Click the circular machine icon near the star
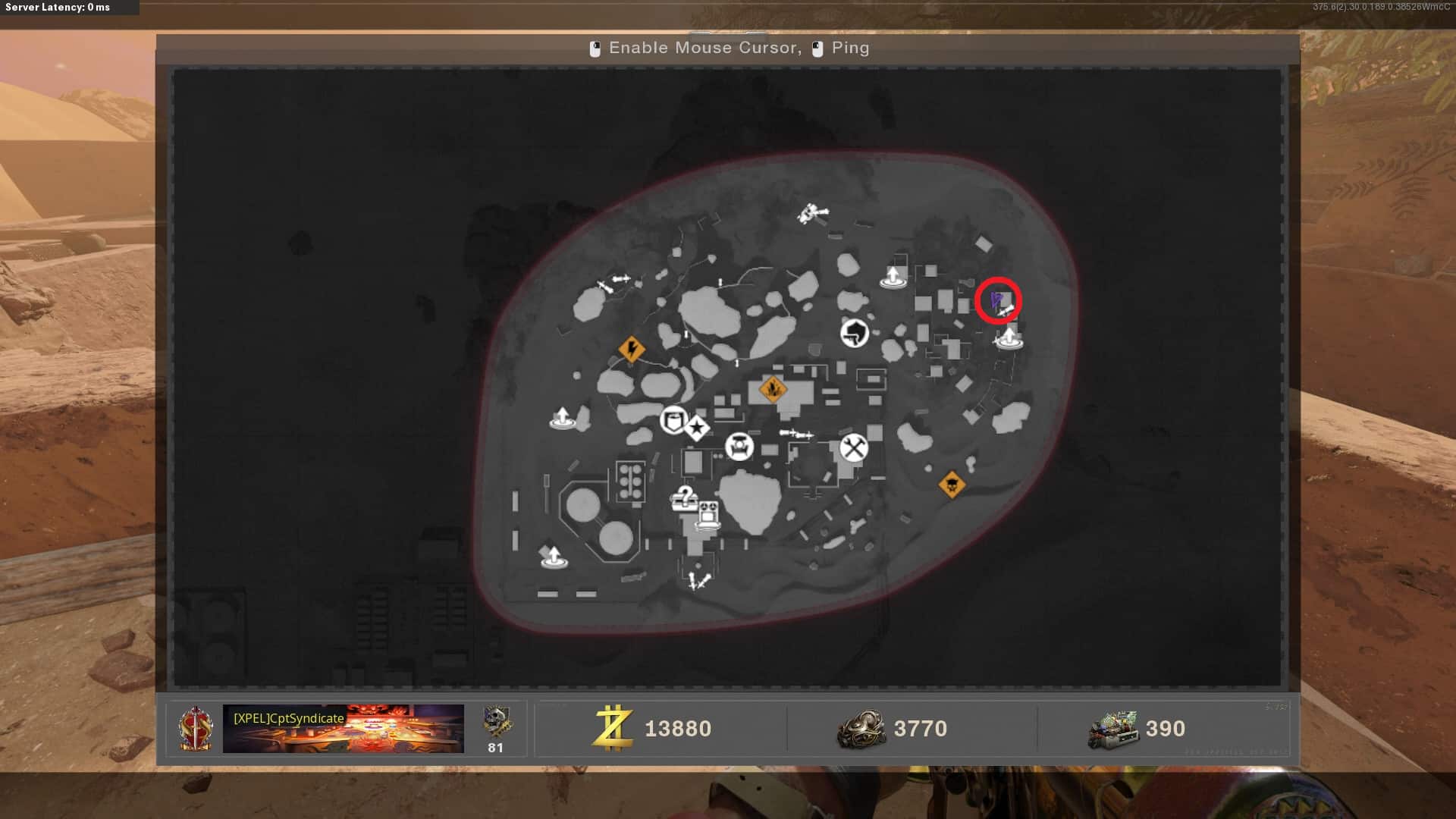The image size is (1456, 819). tap(739, 446)
